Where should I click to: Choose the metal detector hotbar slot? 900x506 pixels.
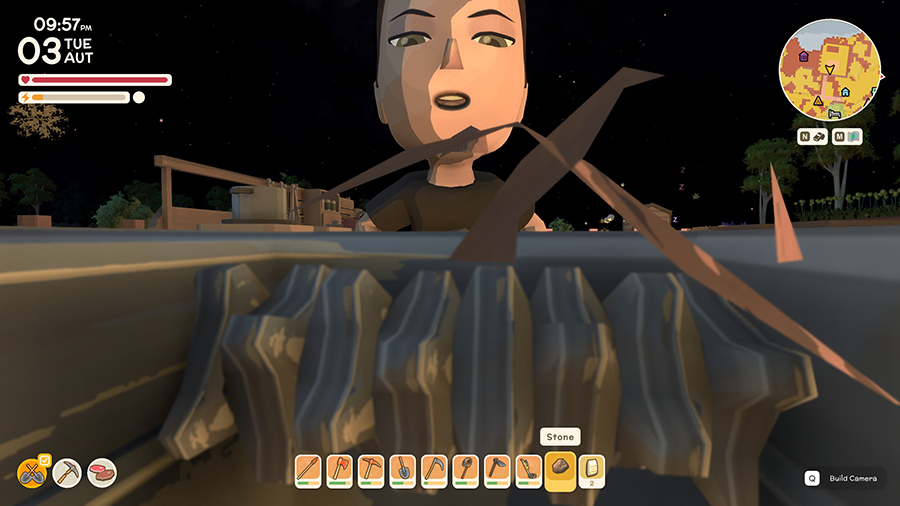coord(528,470)
